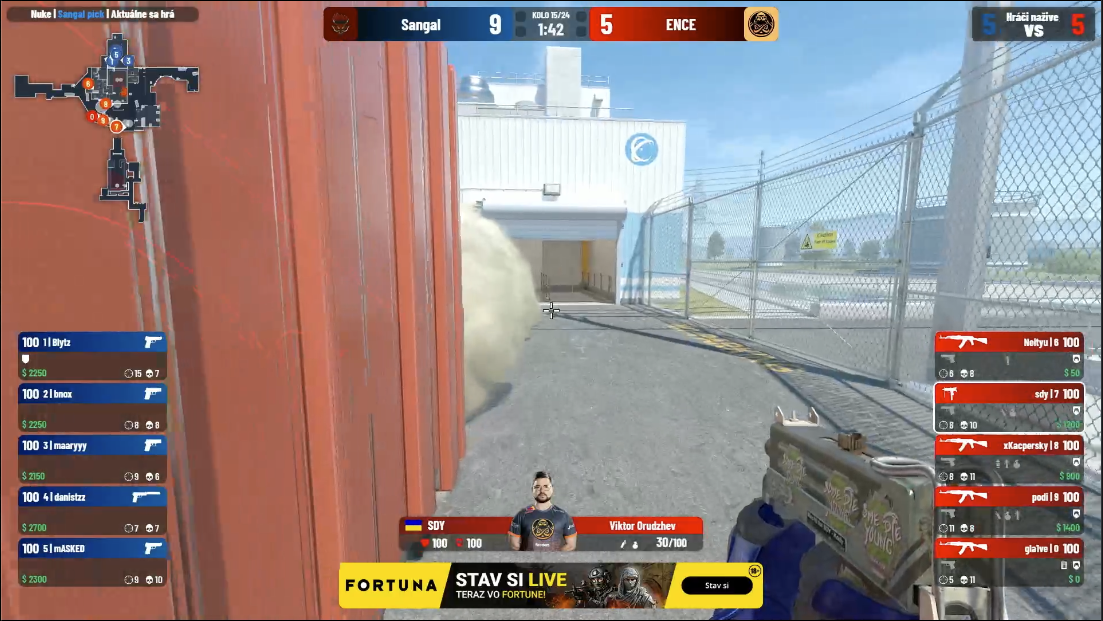Choose podi's player card
Image resolution: width=1103 pixels, height=621 pixels.
point(1009,511)
